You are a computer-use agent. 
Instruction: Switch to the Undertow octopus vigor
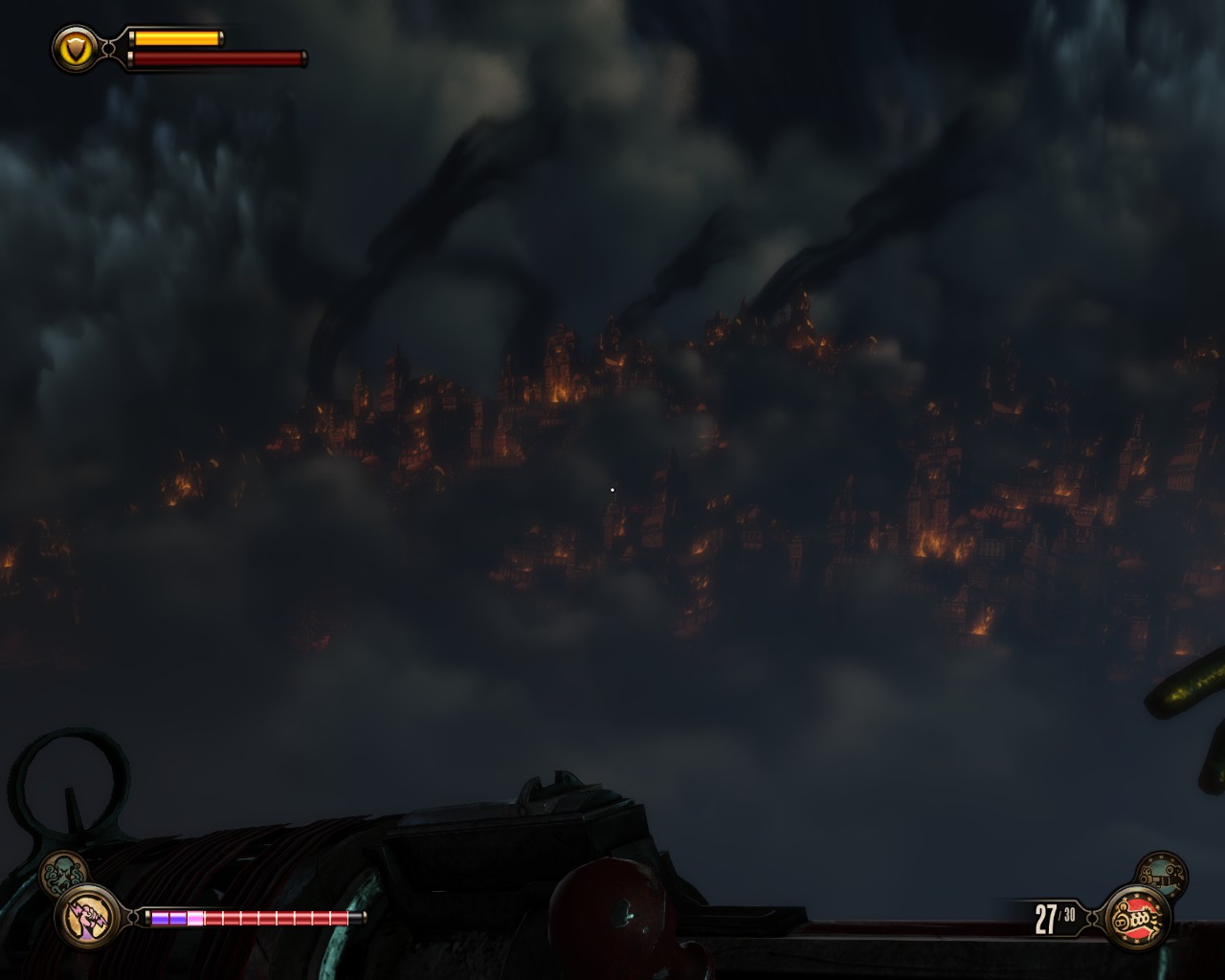point(63,872)
